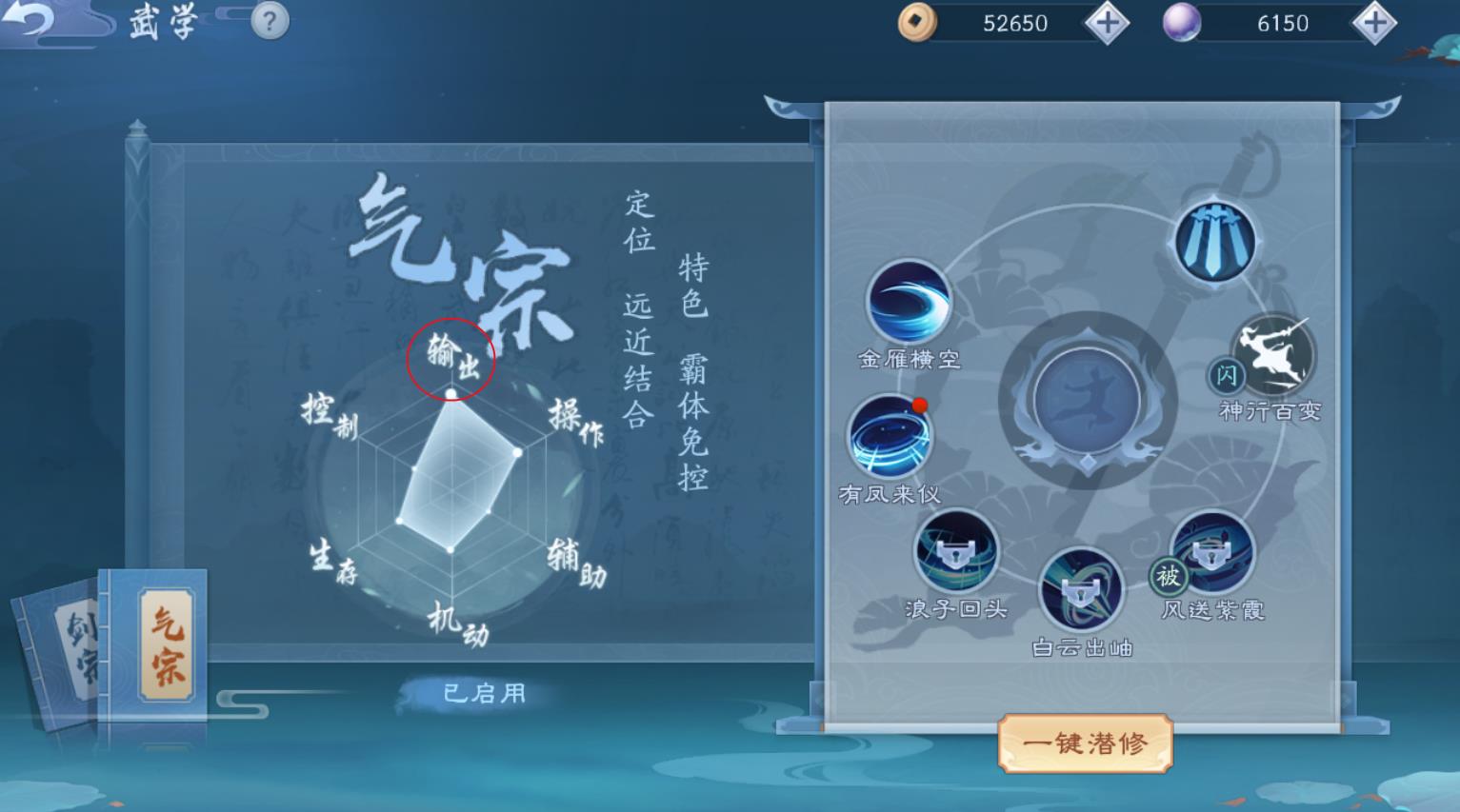
Task: Click the triple-sword skill icon at top
Action: 1216,241
